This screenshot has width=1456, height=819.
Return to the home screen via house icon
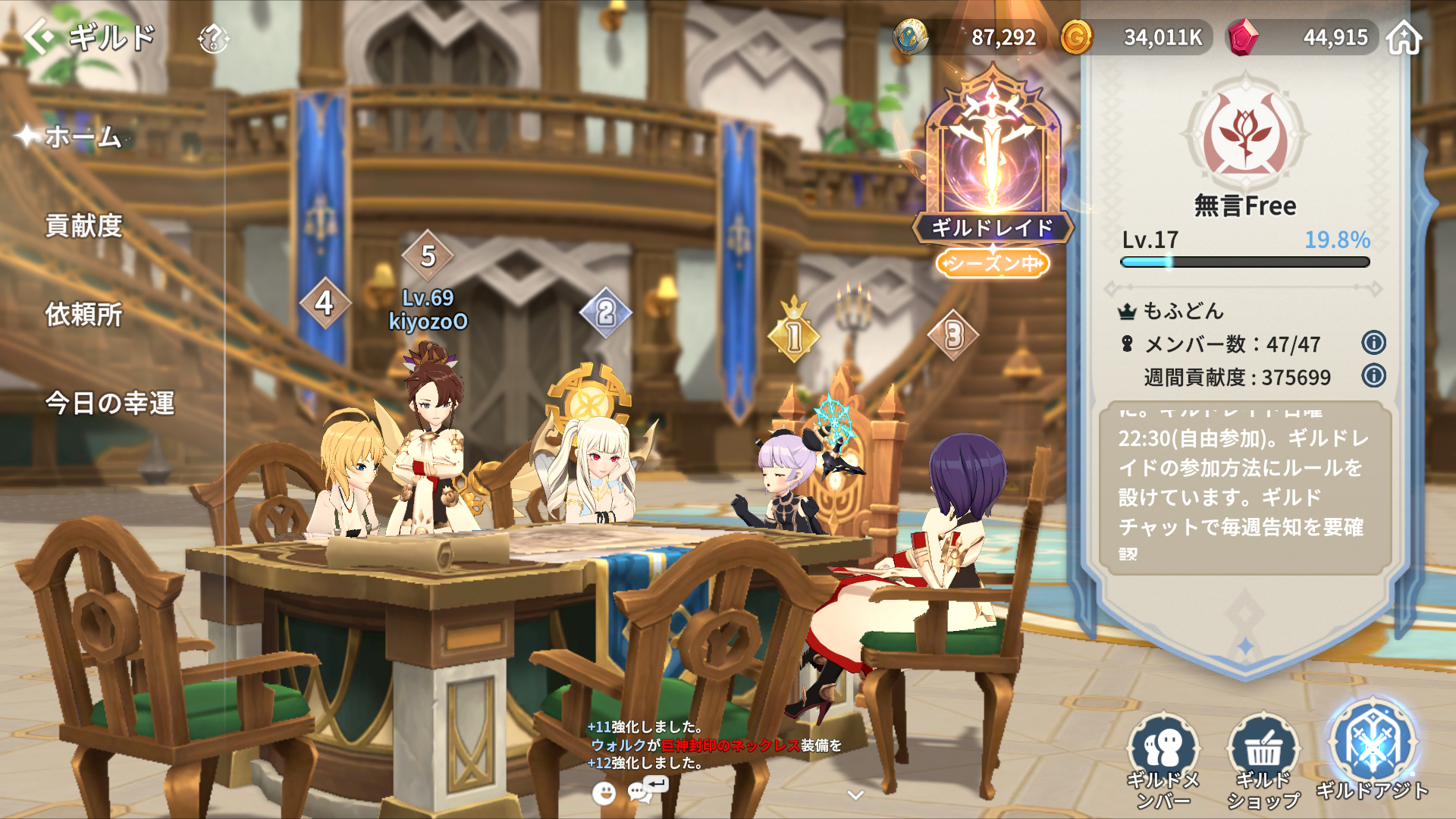tap(1404, 37)
